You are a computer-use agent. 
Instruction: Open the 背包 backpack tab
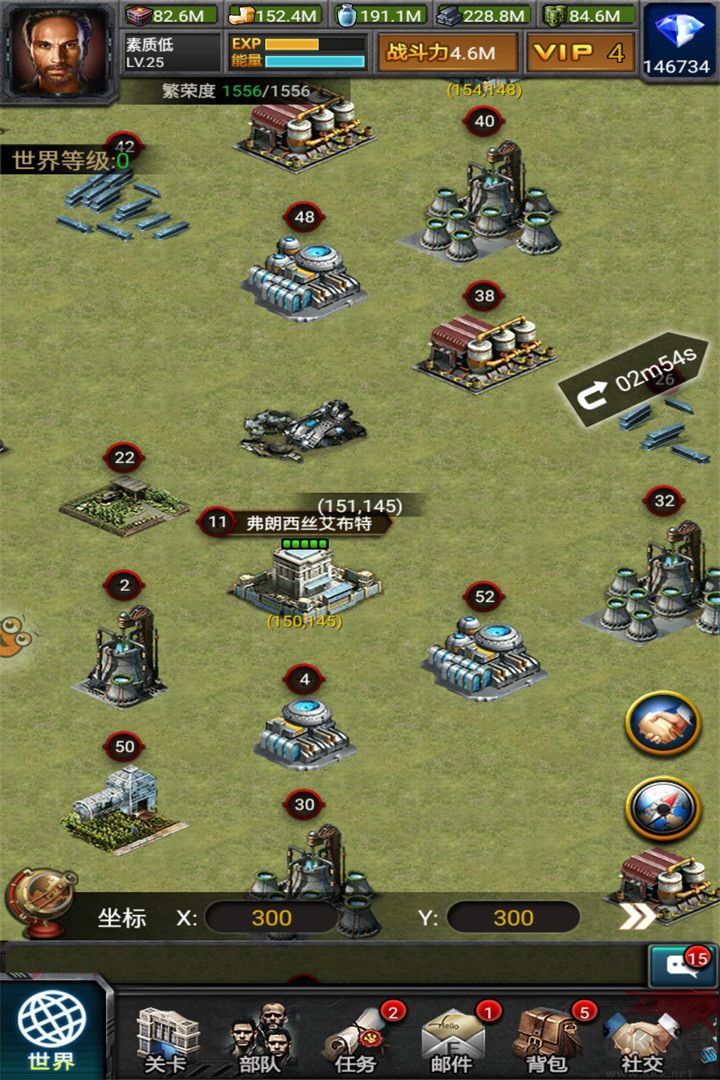tap(546, 1040)
